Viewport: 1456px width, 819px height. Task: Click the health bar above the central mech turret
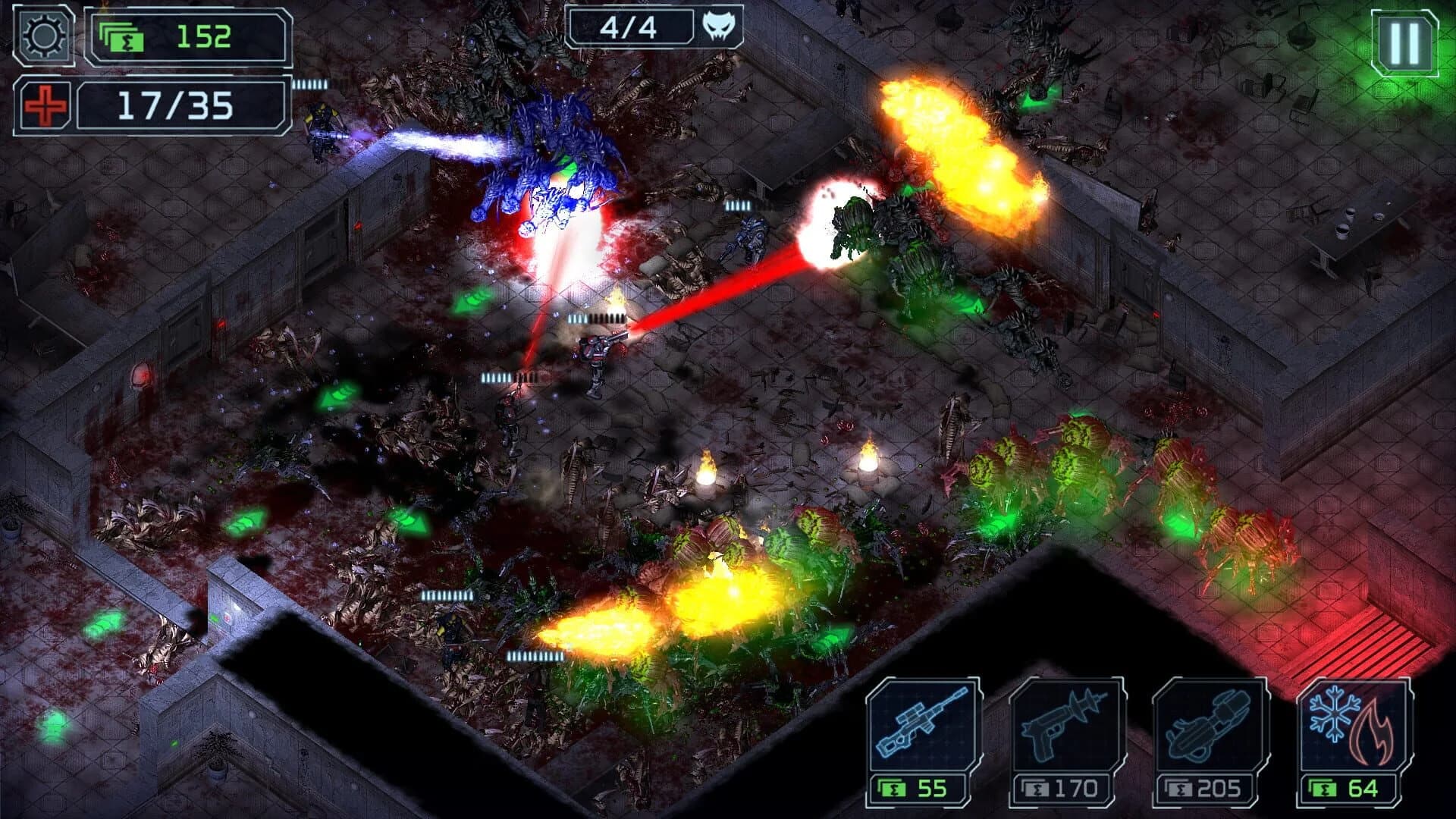coord(595,317)
